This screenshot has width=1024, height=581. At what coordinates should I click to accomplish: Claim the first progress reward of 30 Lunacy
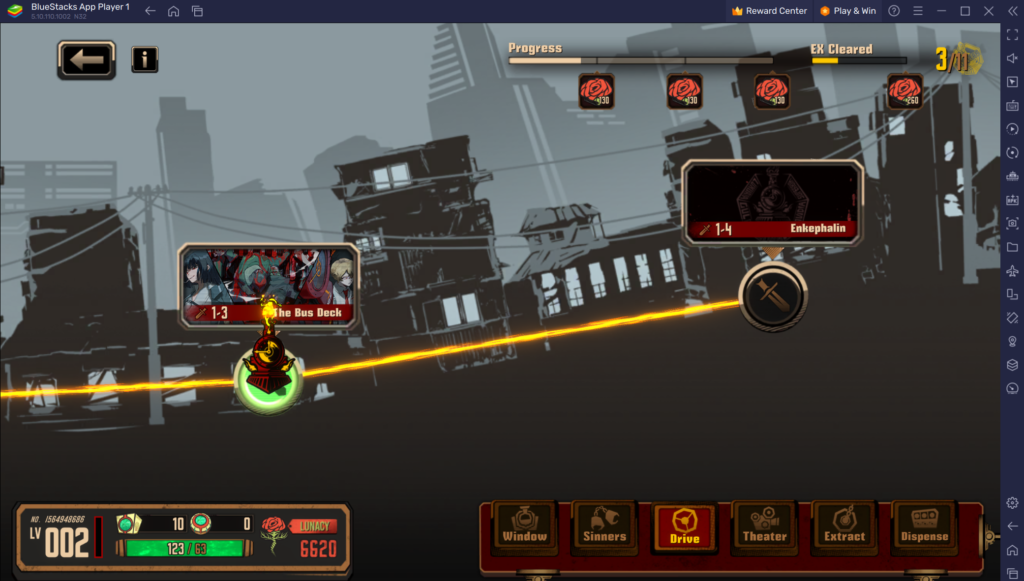point(596,92)
